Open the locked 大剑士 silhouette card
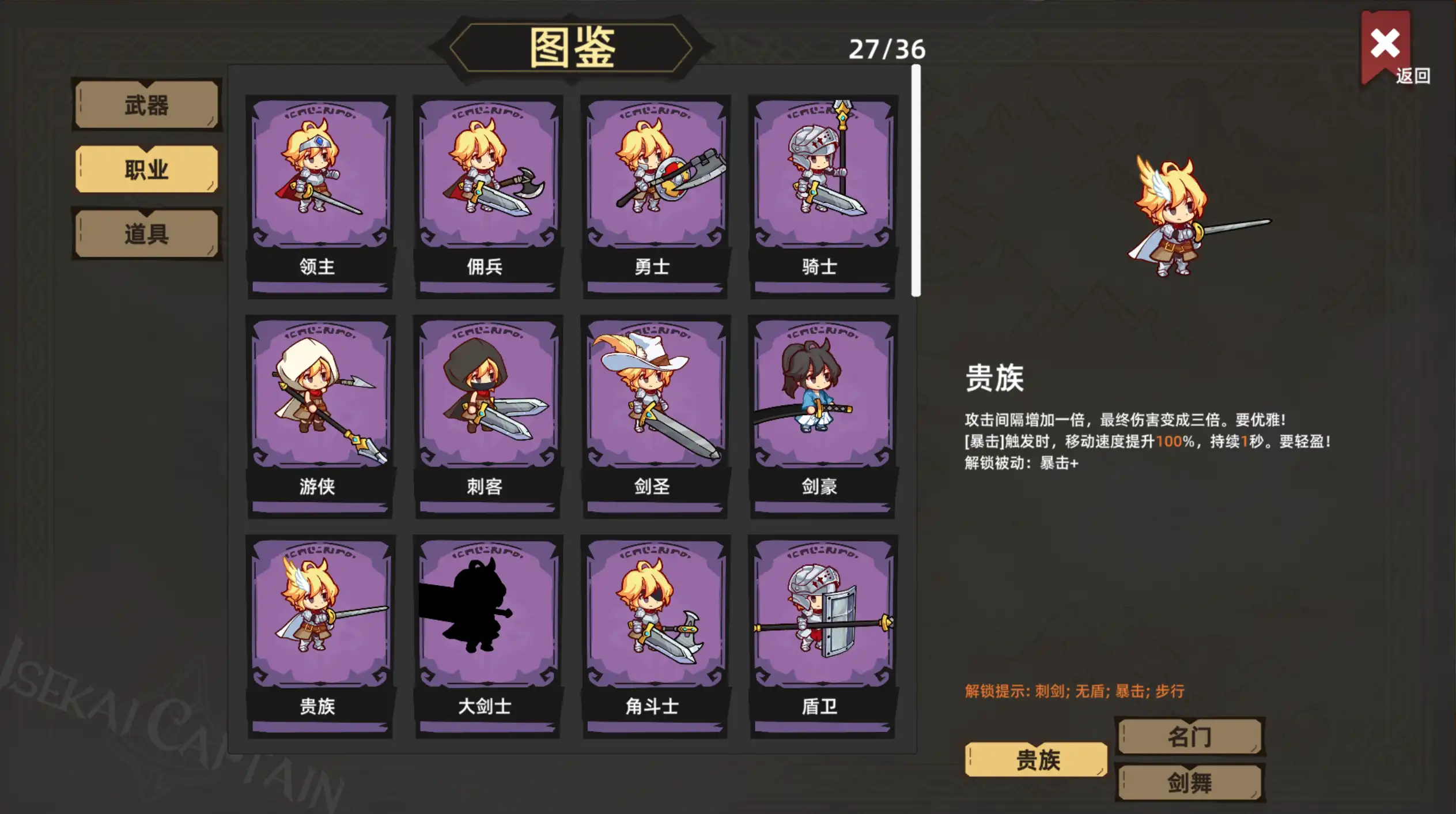1456x814 pixels. pos(487,634)
